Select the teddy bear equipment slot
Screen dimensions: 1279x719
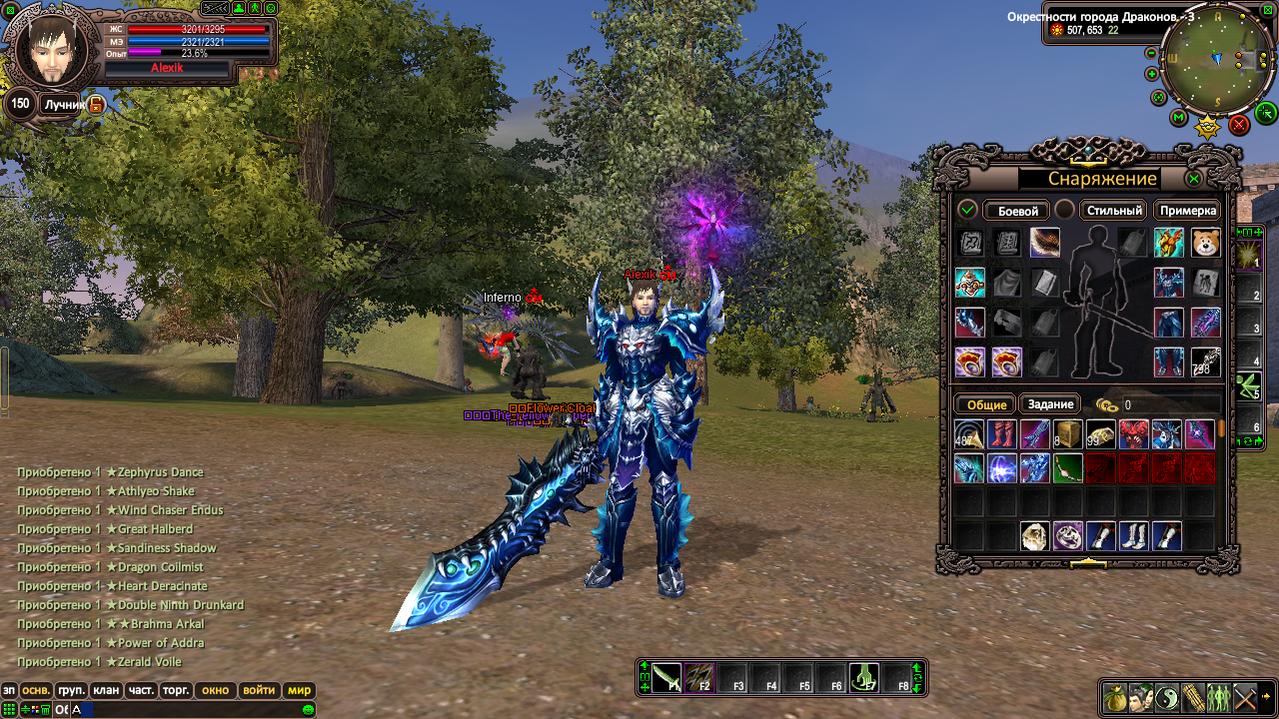point(1205,243)
